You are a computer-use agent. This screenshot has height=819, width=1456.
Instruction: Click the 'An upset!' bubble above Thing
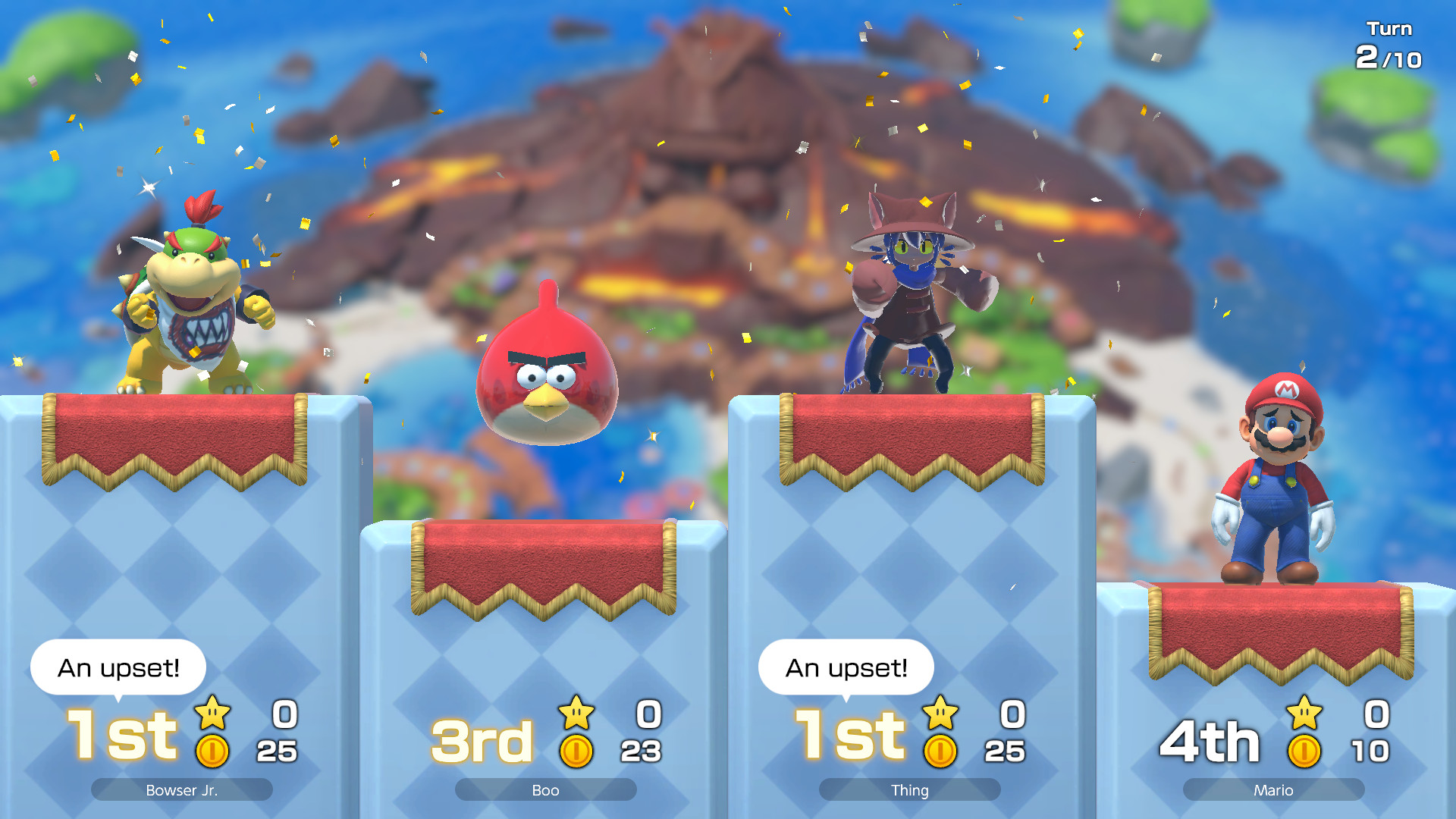847,667
